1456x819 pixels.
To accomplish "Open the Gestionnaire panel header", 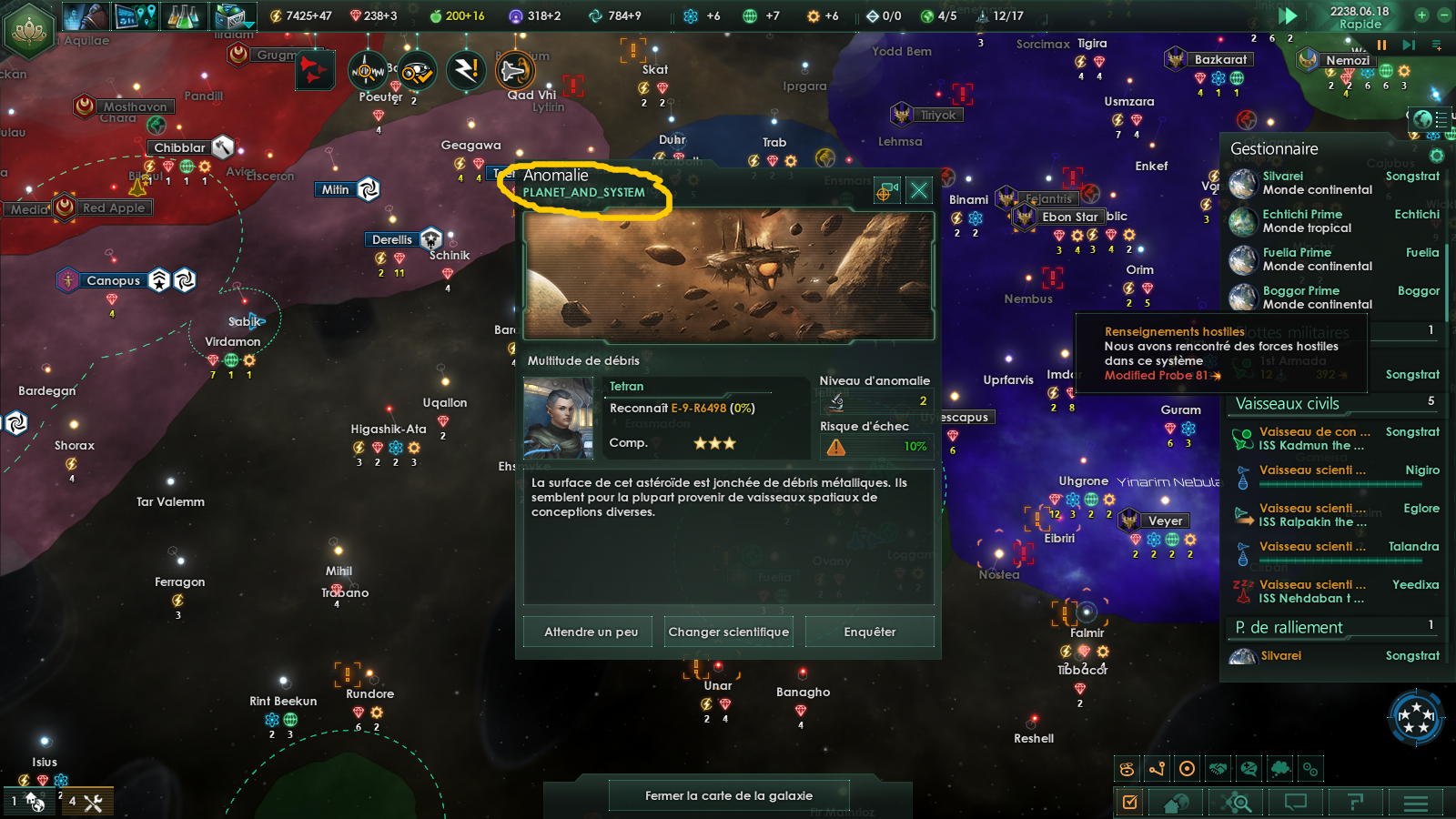I will pyautogui.click(x=1274, y=148).
